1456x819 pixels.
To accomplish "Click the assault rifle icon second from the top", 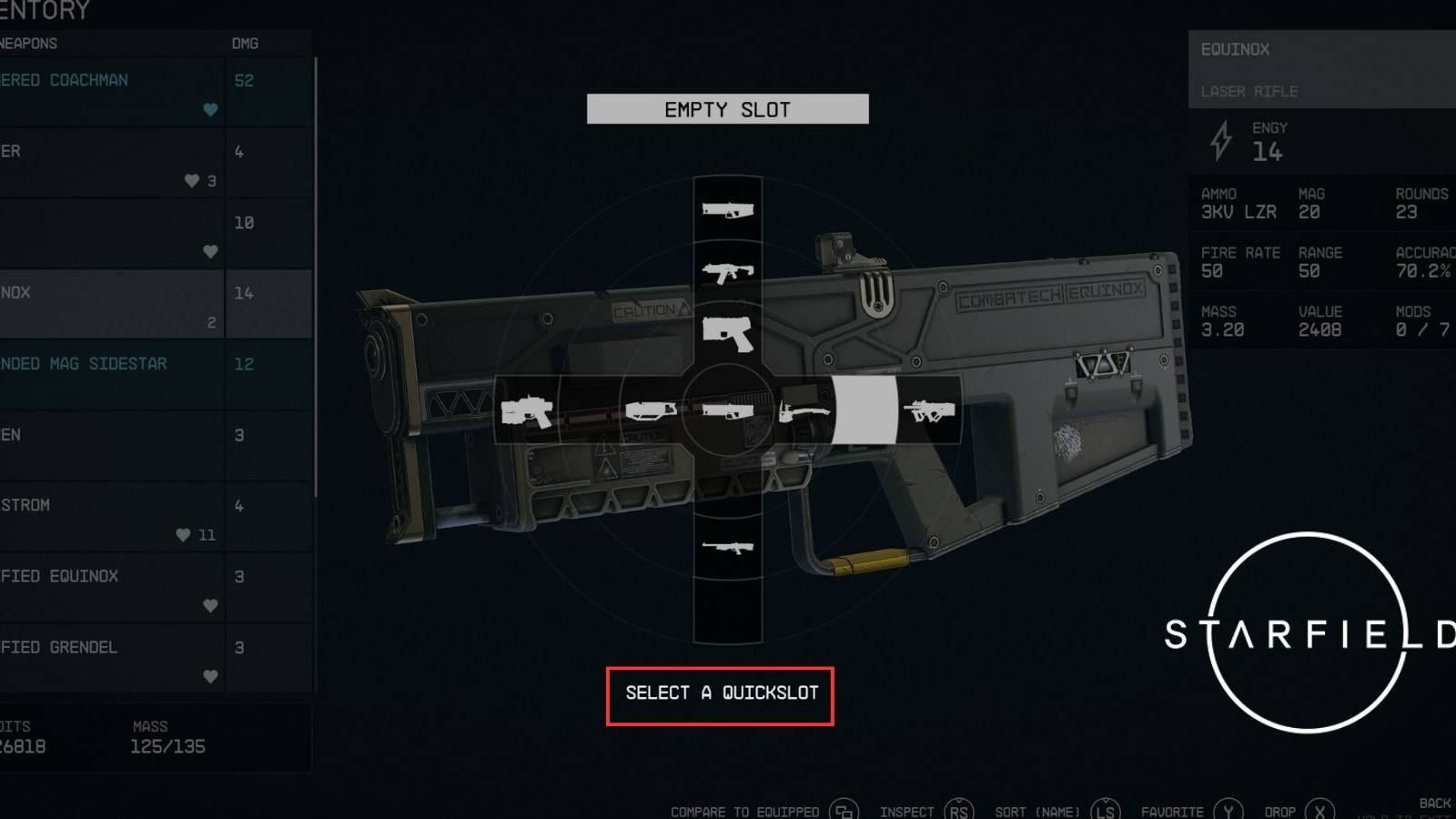I will [x=727, y=273].
